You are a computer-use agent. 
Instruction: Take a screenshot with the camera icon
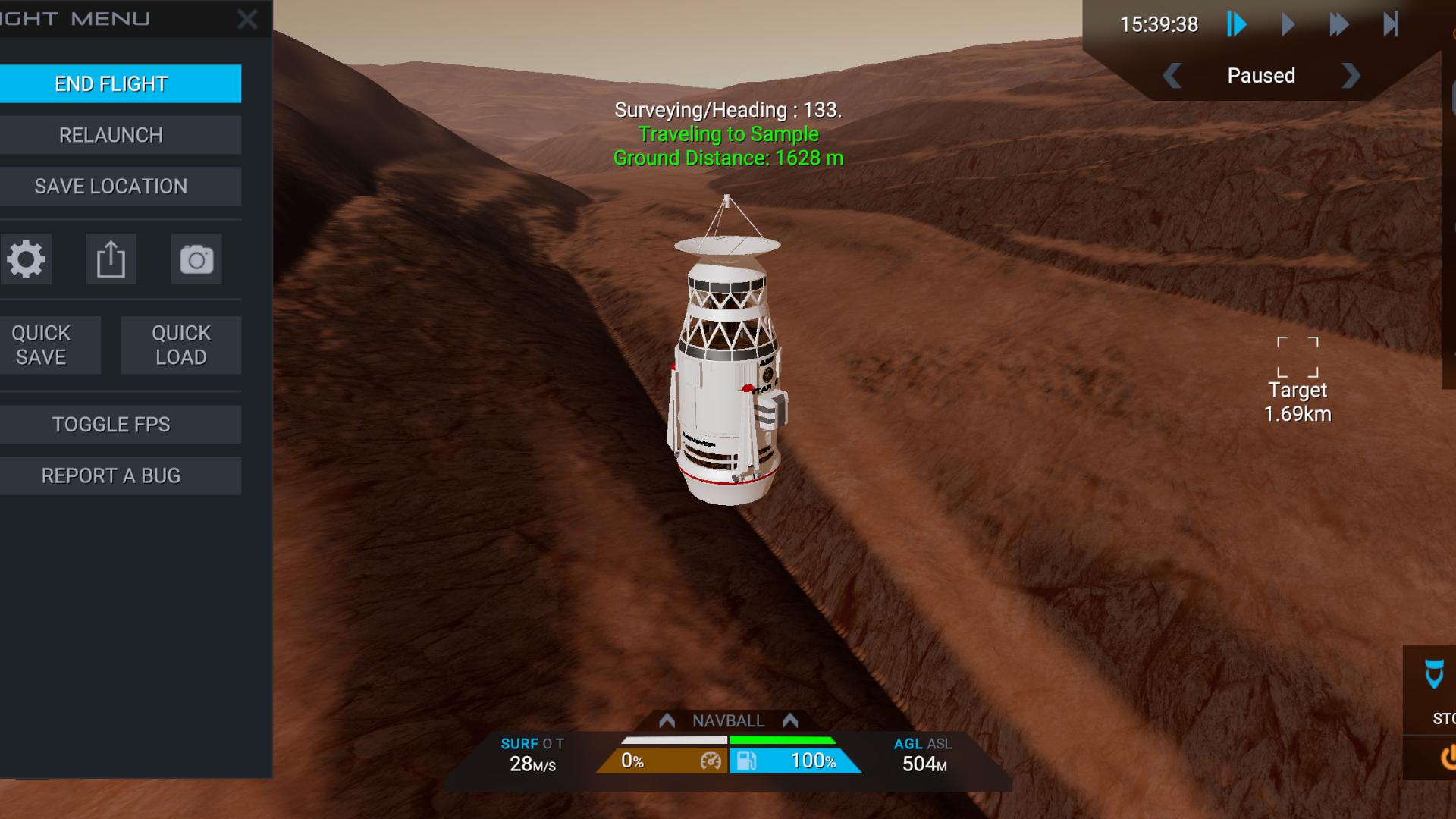pos(196,259)
